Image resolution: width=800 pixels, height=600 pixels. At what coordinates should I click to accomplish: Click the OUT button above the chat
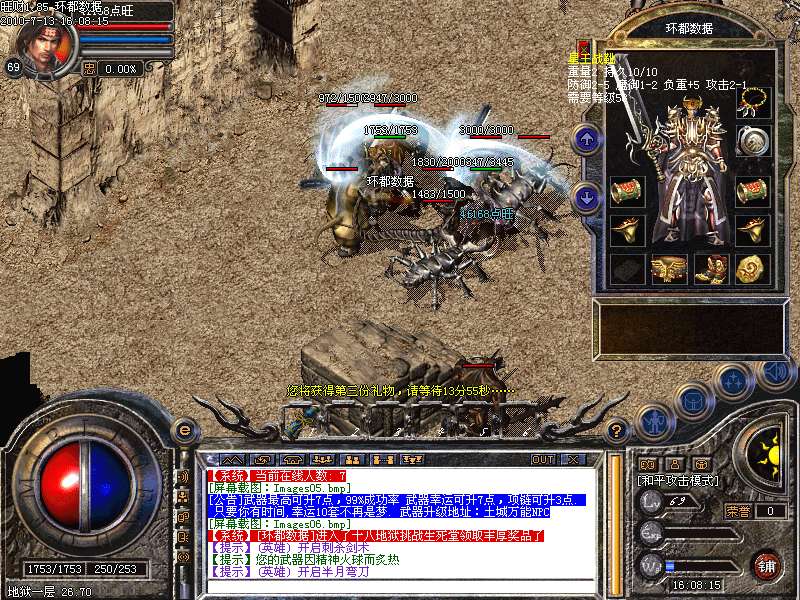click(x=543, y=459)
